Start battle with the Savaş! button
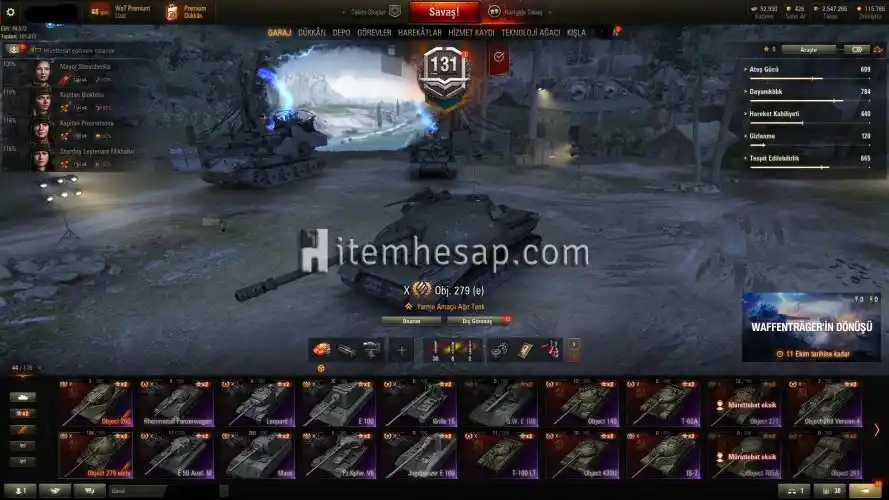The image size is (889, 500). click(x=445, y=12)
